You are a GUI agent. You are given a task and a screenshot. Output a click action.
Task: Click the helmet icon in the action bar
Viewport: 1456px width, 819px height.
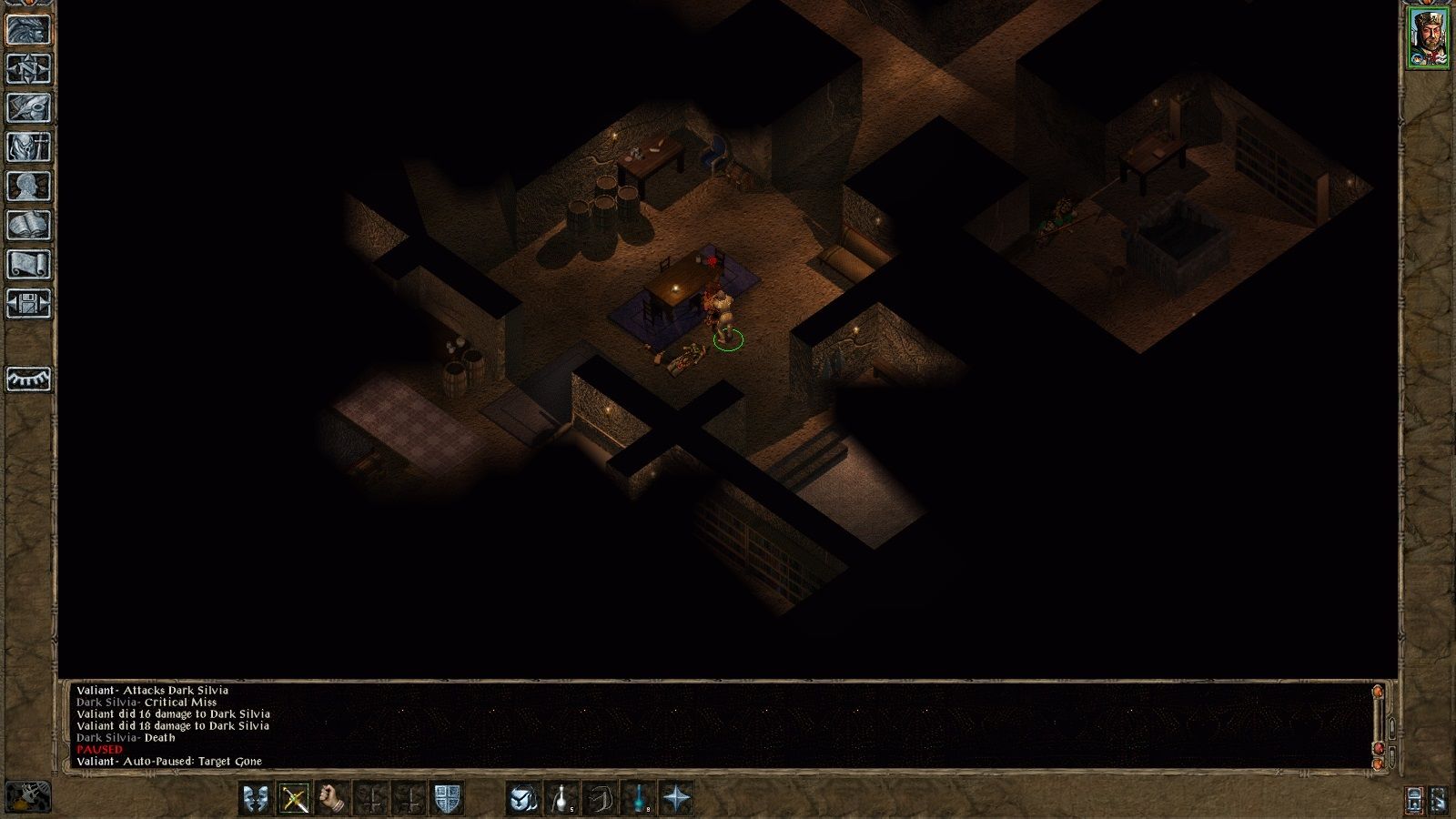pyautogui.click(x=523, y=799)
